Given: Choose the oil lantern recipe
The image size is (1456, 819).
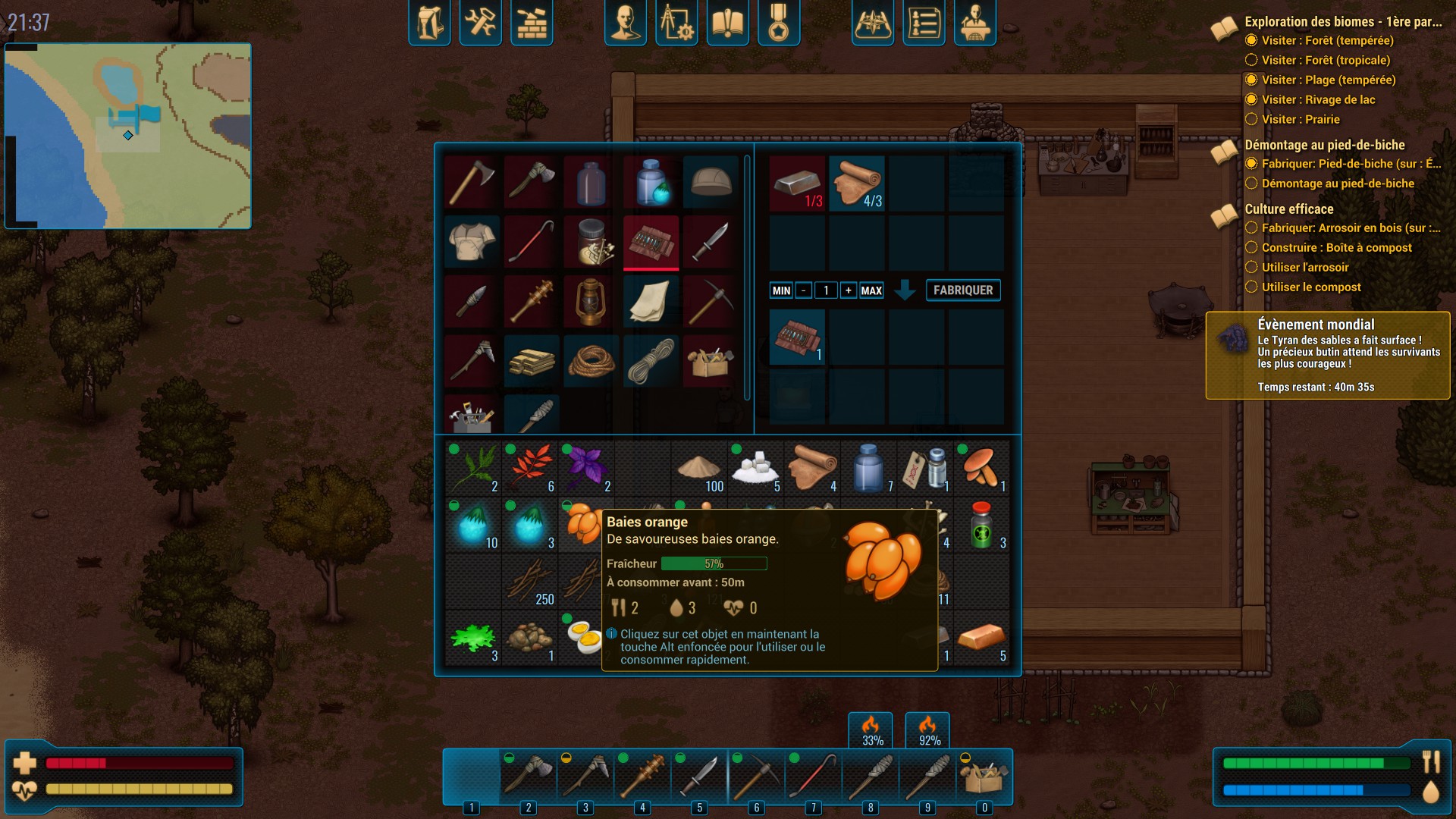Looking at the screenshot, I should [591, 301].
